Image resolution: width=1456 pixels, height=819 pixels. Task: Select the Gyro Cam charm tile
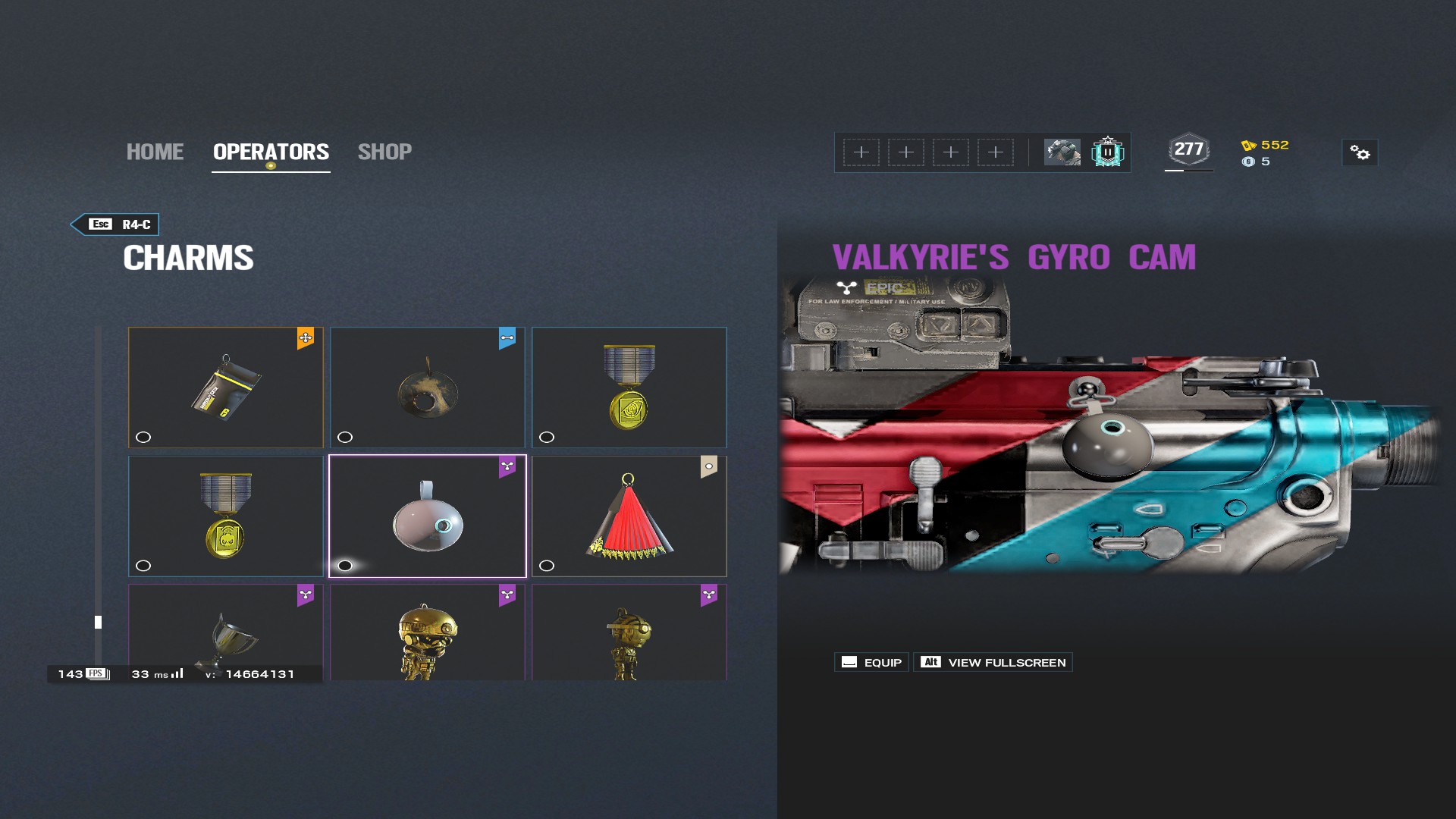pos(428,516)
